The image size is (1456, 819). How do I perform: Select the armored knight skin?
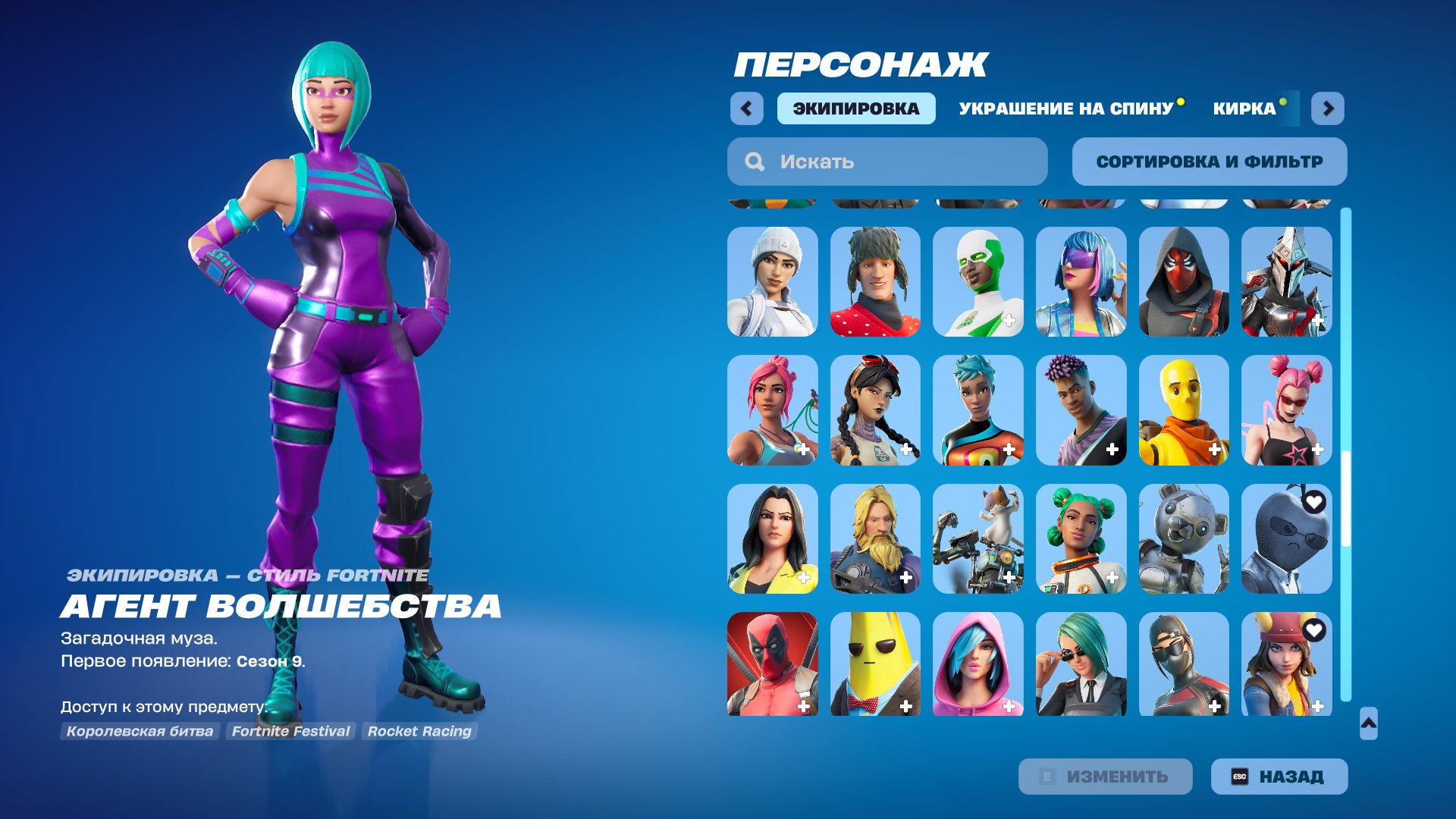pos(1285,282)
